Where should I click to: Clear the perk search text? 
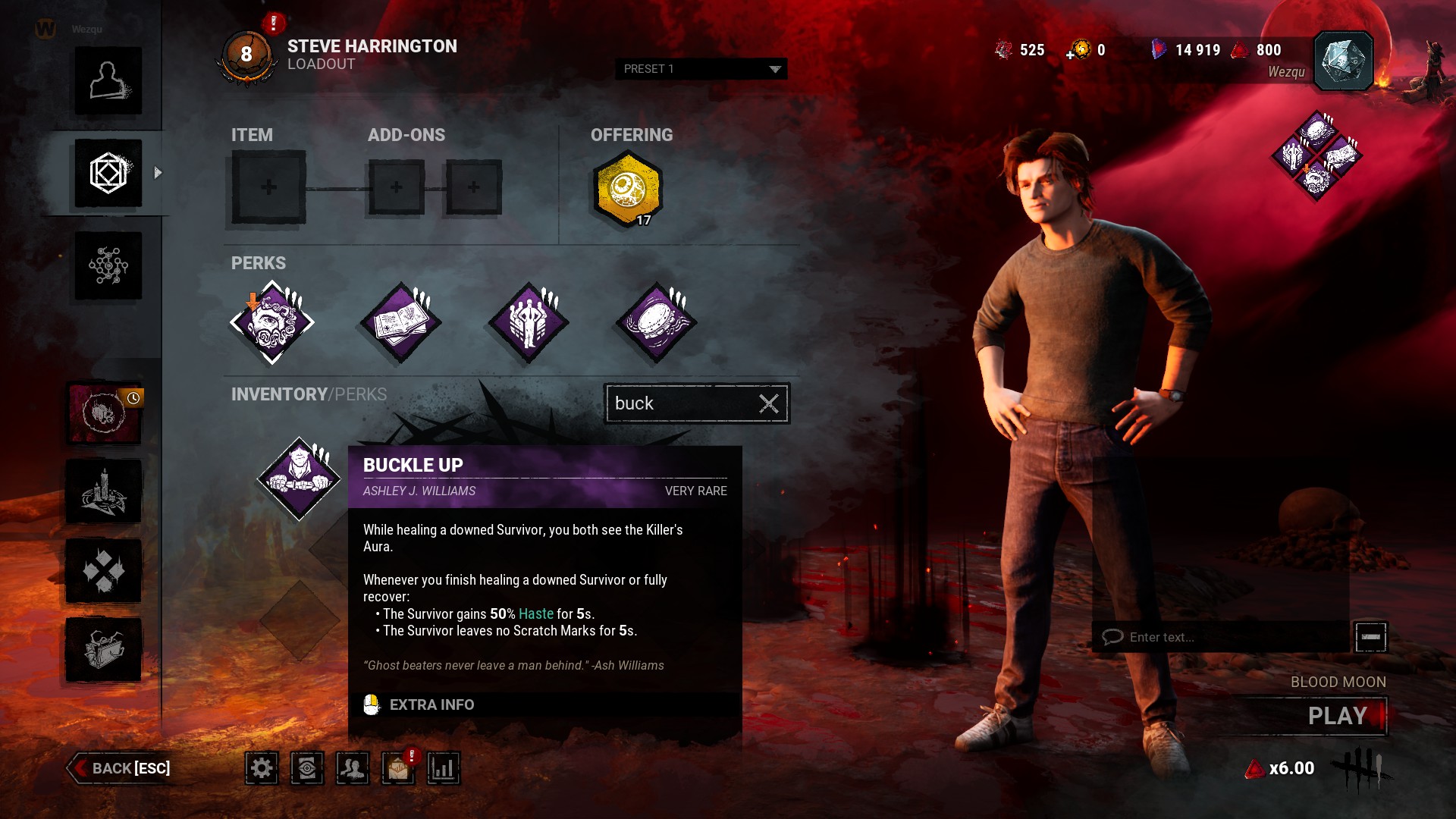pos(769,403)
